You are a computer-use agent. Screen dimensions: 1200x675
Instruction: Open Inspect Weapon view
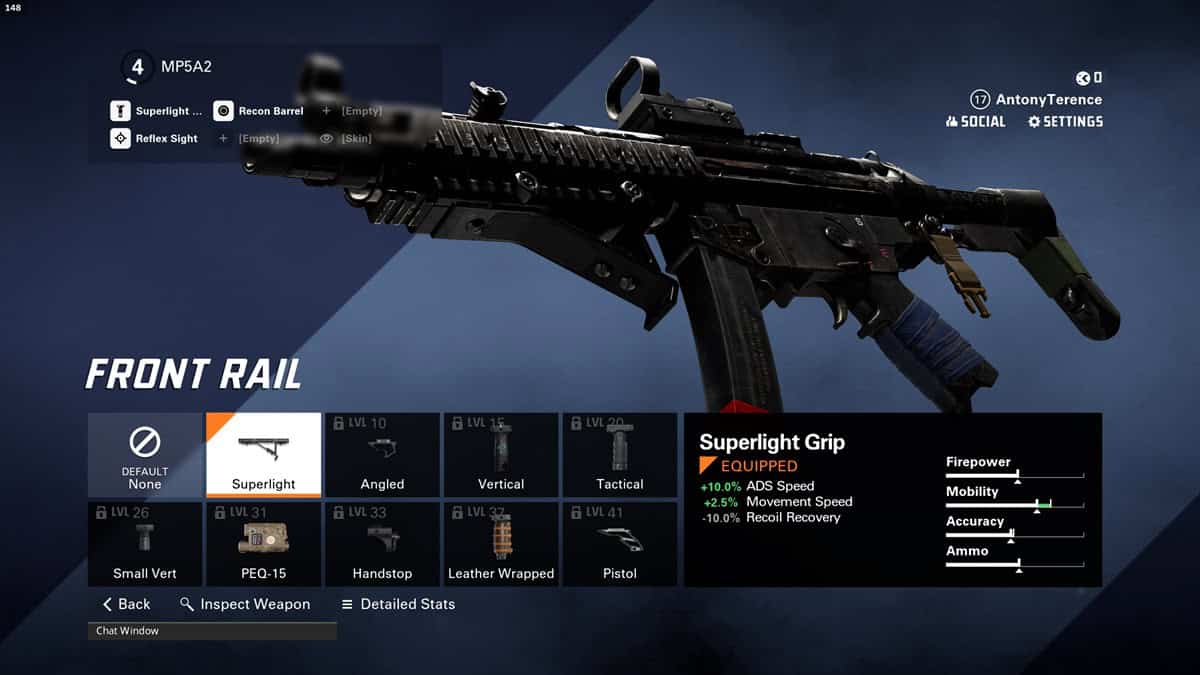point(245,604)
